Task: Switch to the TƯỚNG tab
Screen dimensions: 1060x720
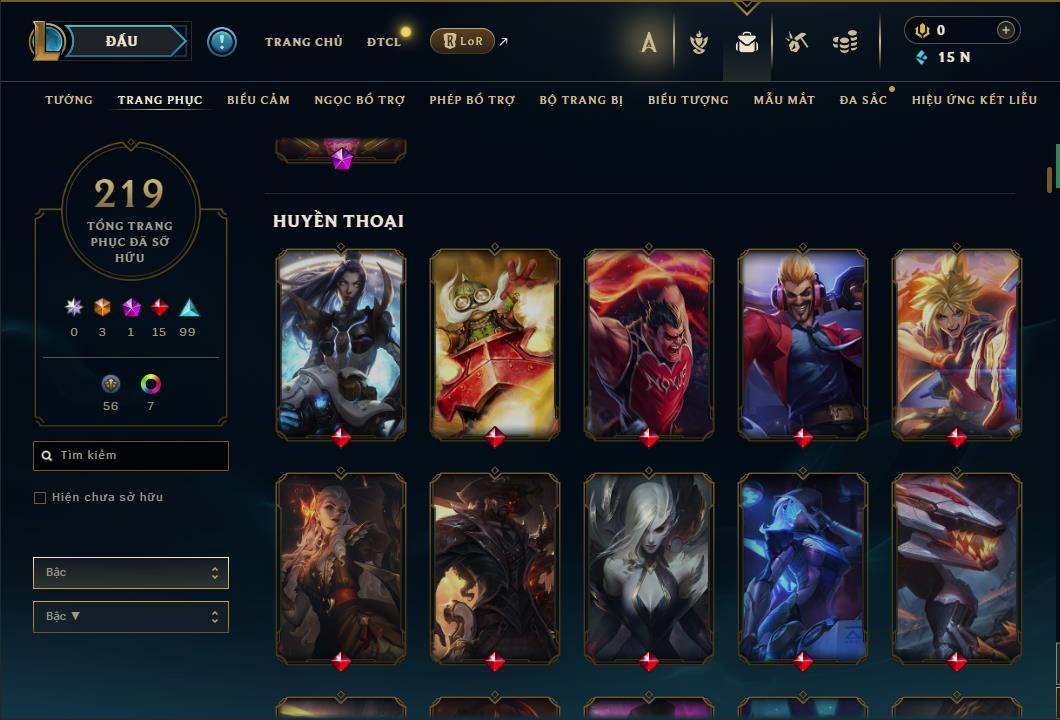Action: coord(69,100)
